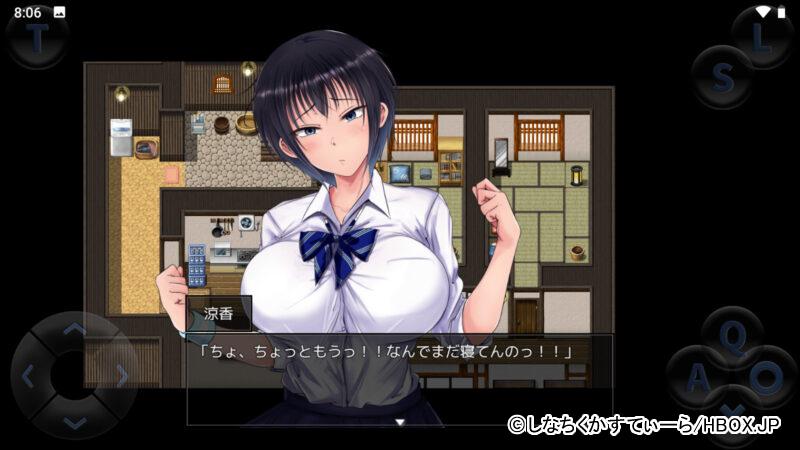
Task: Tap the D-pad down arrow
Action: tap(75, 422)
